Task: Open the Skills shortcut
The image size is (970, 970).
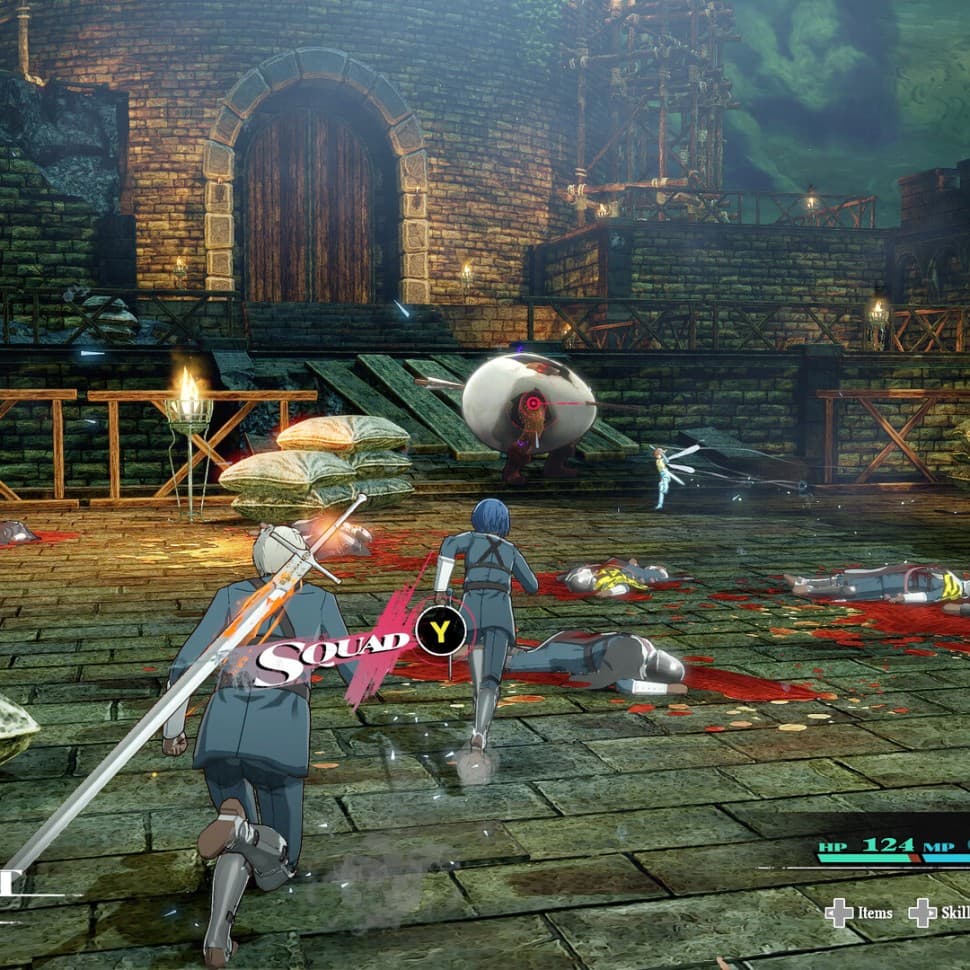Action: 938,912
